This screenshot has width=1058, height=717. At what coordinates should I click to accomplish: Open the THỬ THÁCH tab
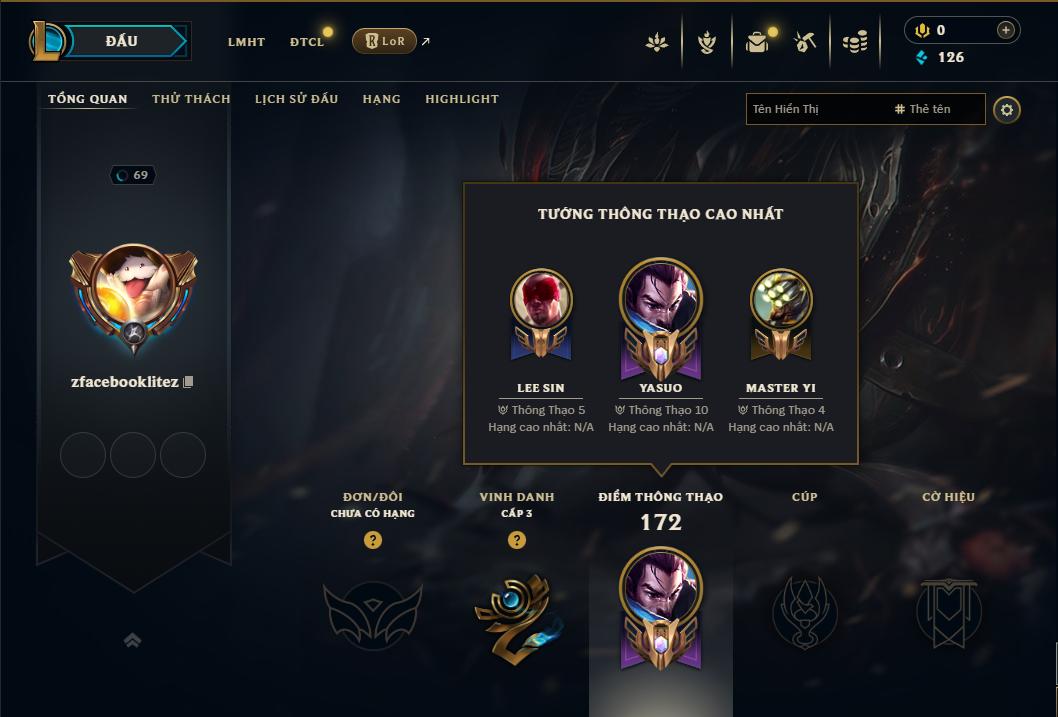click(191, 99)
